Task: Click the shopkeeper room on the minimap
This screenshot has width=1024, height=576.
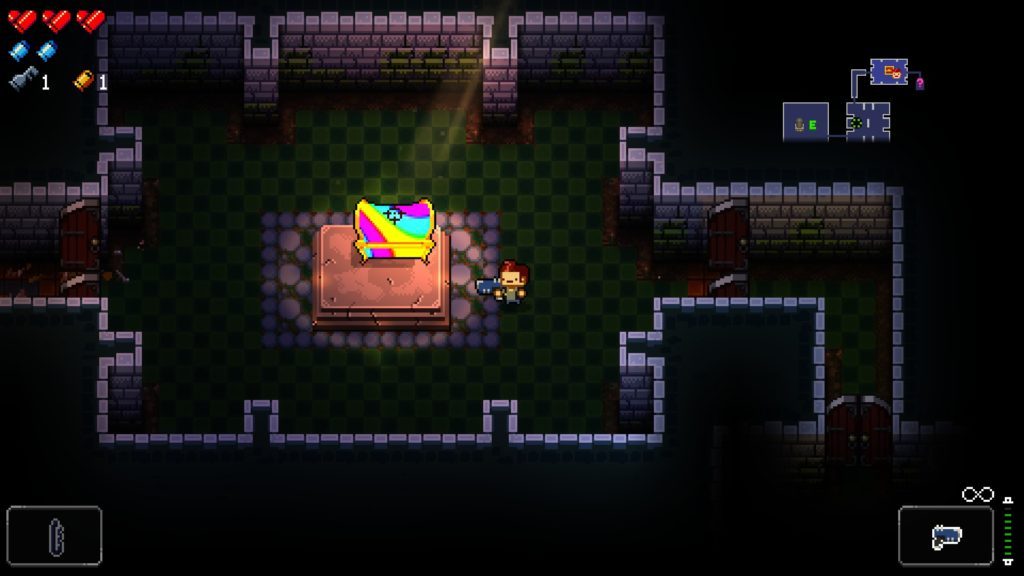Action: click(x=888, y=72)
